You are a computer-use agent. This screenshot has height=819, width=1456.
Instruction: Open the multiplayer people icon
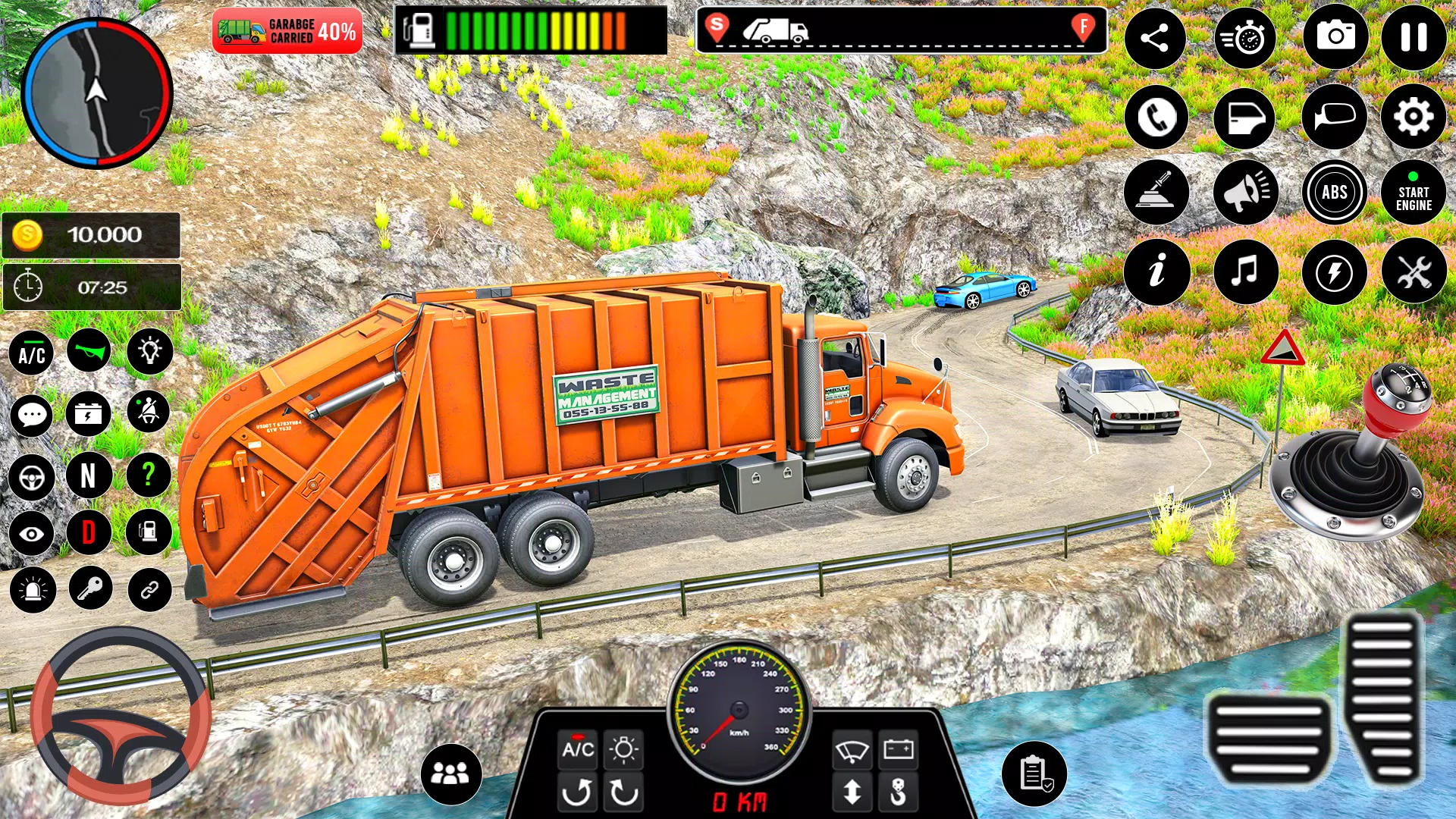point(450,773)
